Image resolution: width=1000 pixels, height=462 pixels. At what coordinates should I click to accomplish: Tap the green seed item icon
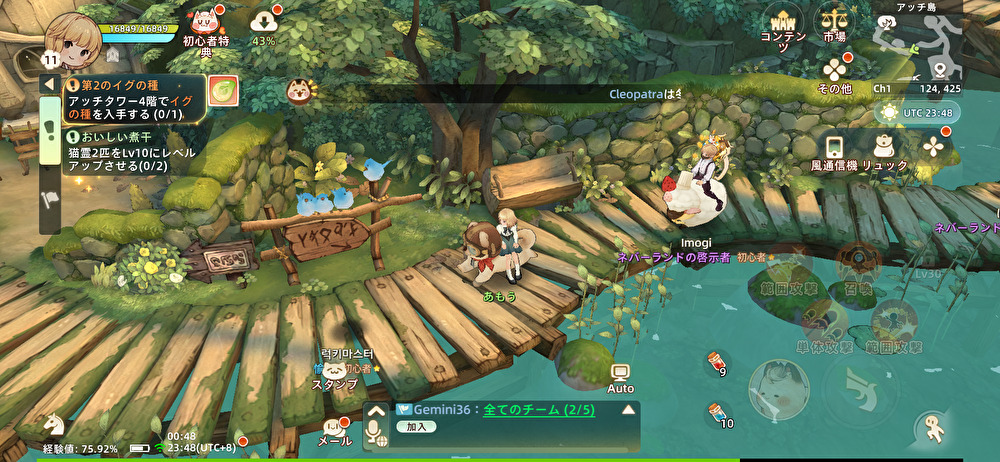coord(222,90)
